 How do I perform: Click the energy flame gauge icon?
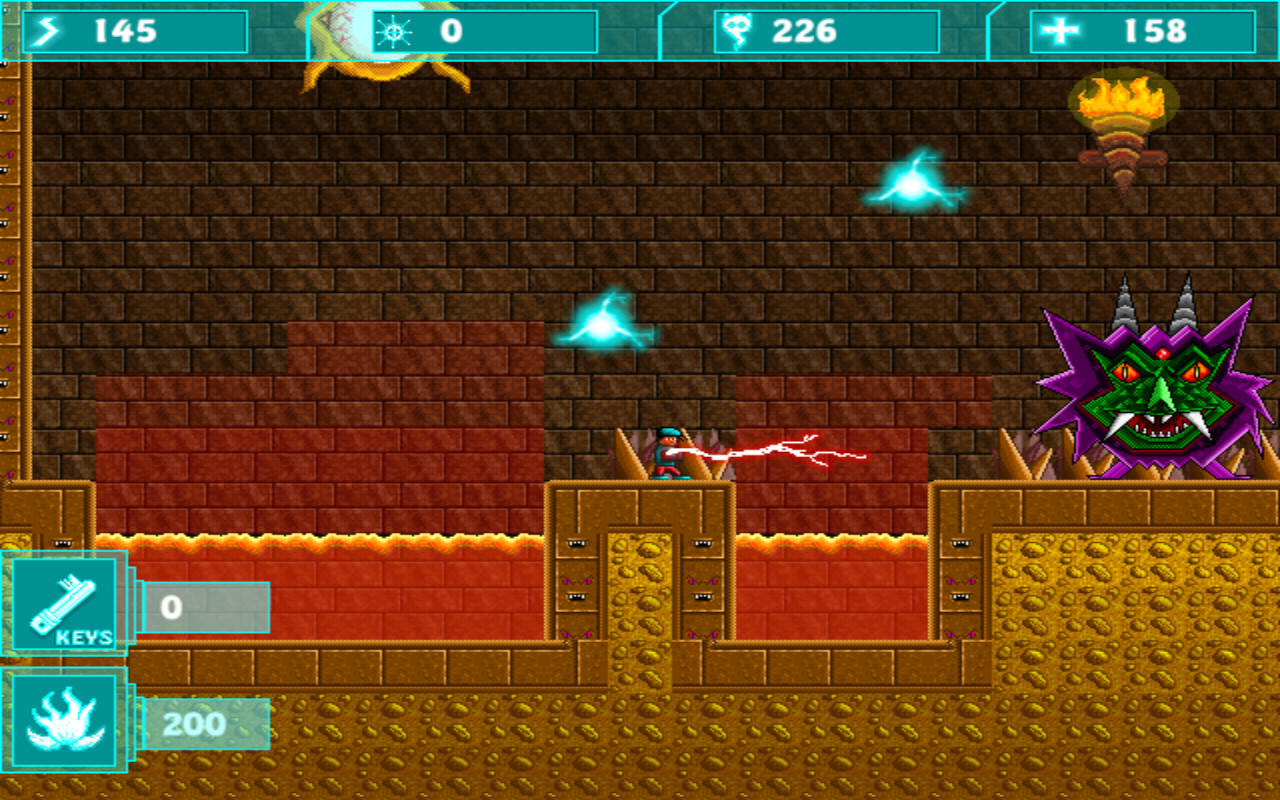(x=62, y=722)
